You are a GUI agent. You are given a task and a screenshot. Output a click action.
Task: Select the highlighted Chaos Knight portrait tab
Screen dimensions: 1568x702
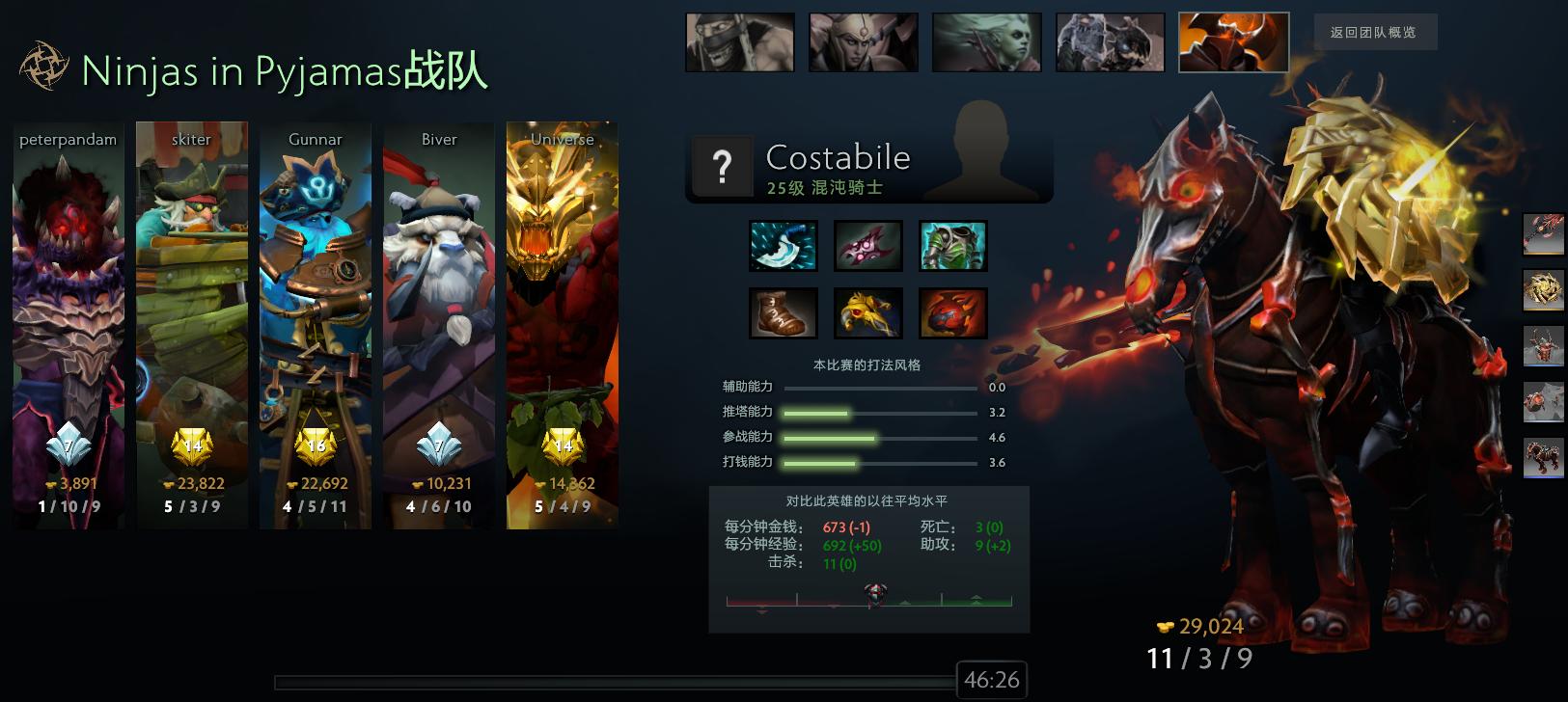tap(1232, 42)
